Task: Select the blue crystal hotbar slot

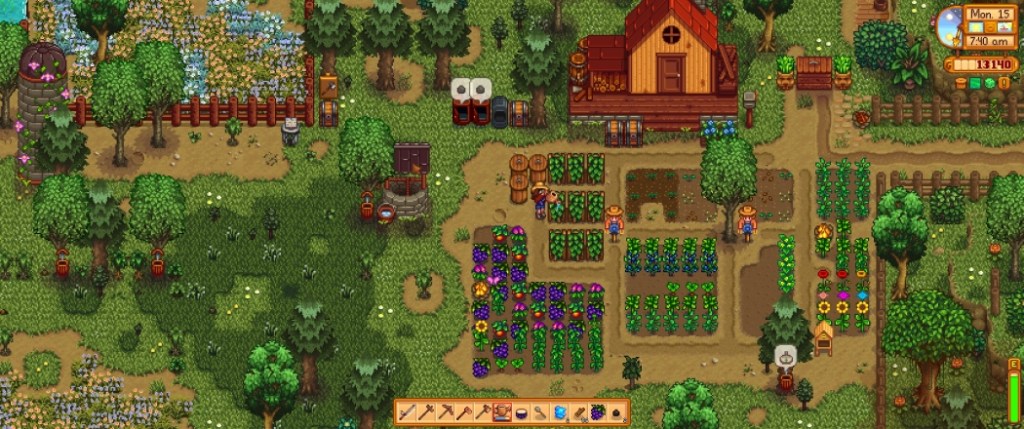Action: [559, 412]
